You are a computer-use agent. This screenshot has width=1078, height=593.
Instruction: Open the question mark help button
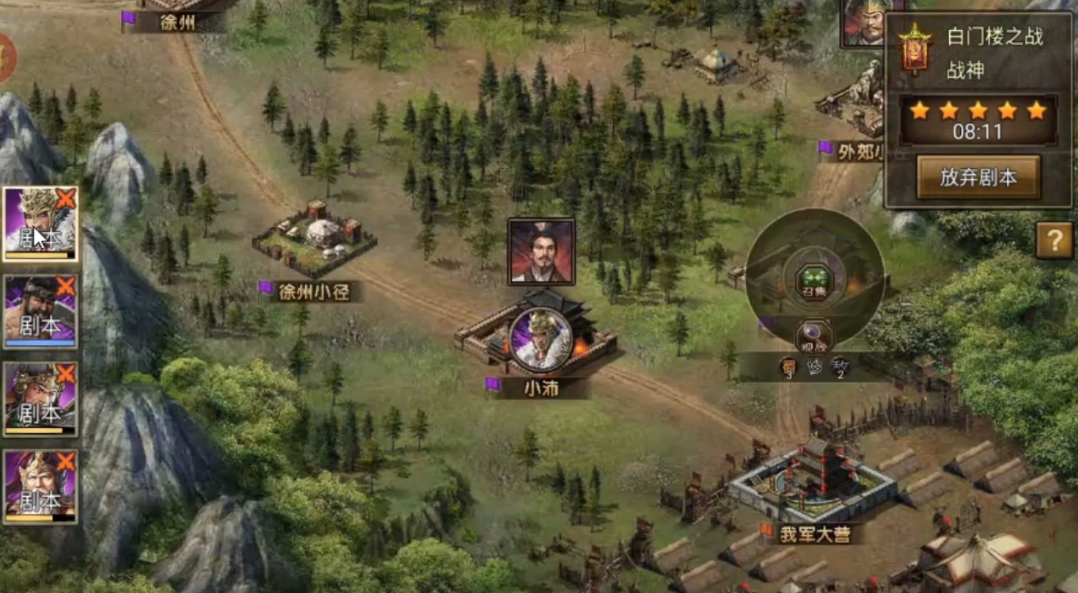1054,240
